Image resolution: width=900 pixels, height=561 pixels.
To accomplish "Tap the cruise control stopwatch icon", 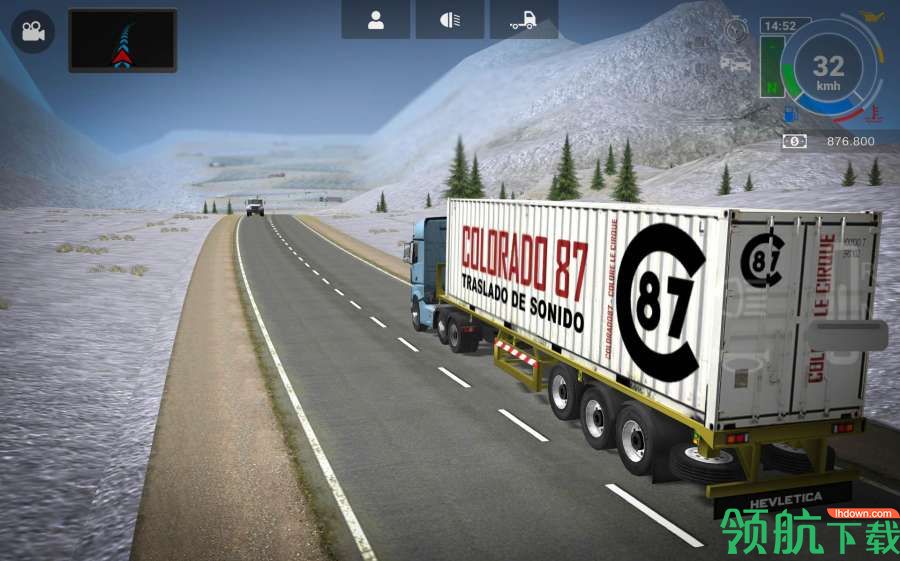I will pos(737,29).
